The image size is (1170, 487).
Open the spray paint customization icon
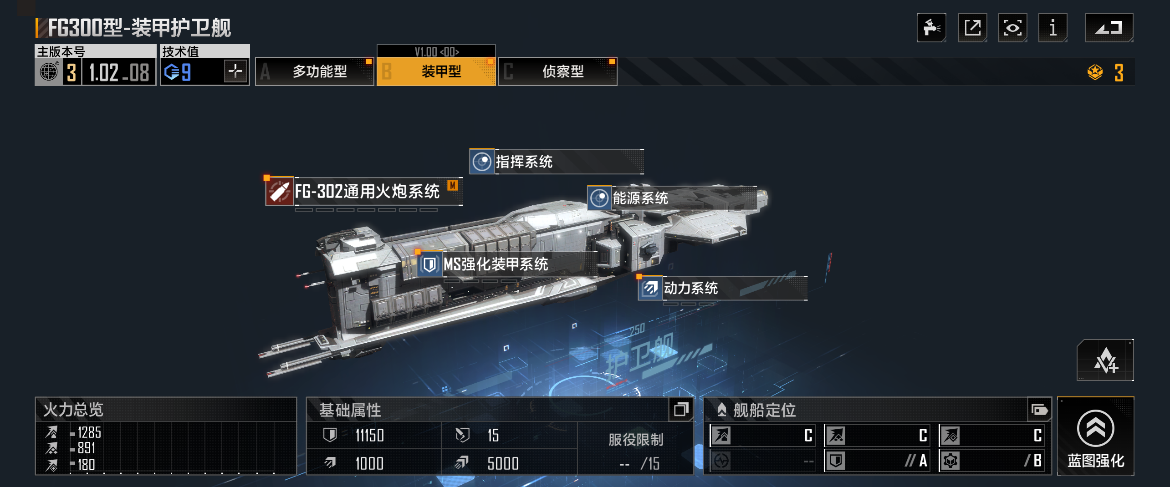[932, 28]
